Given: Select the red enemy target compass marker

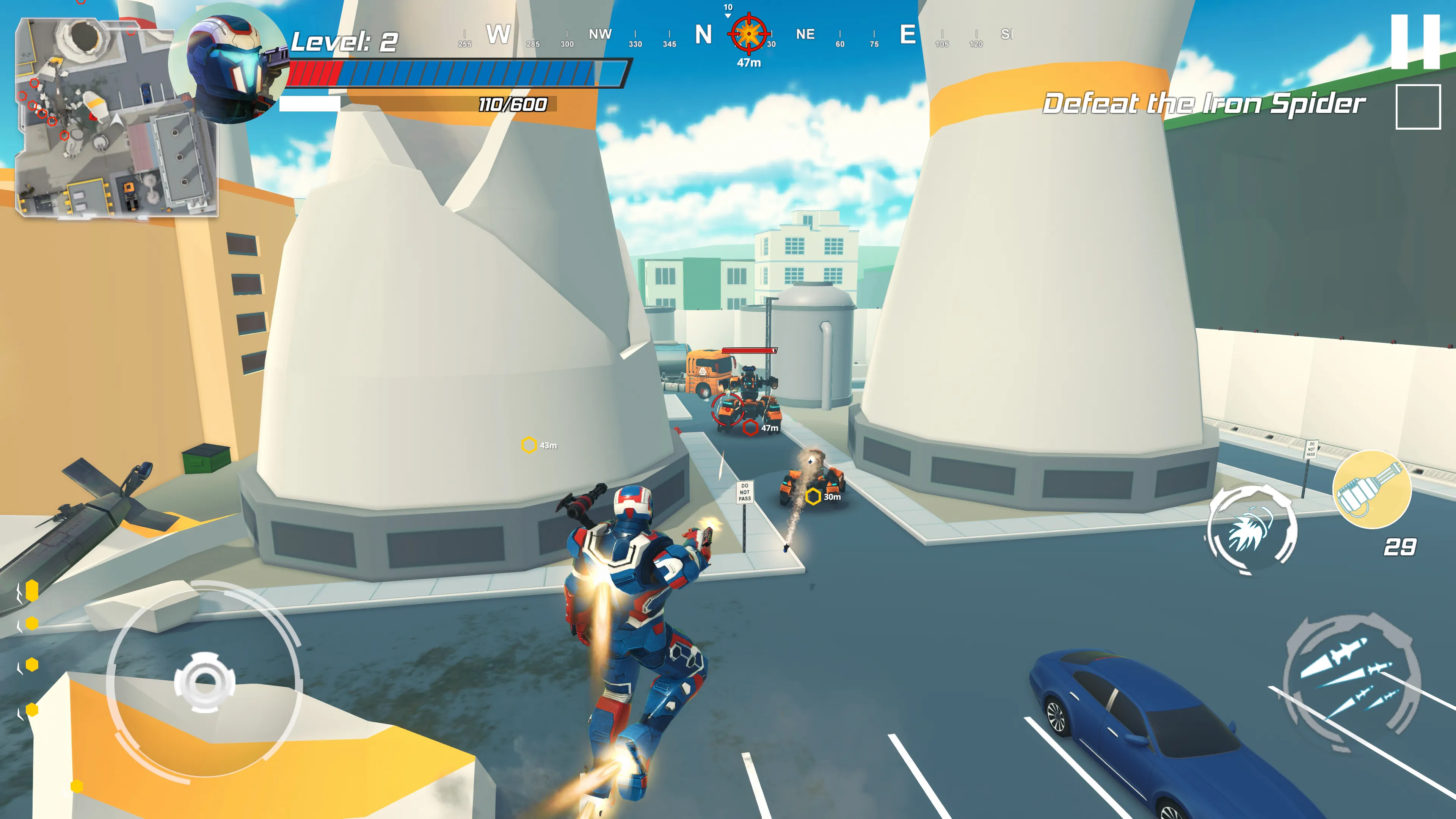Looking at the screenshot, I should (749, 34).
